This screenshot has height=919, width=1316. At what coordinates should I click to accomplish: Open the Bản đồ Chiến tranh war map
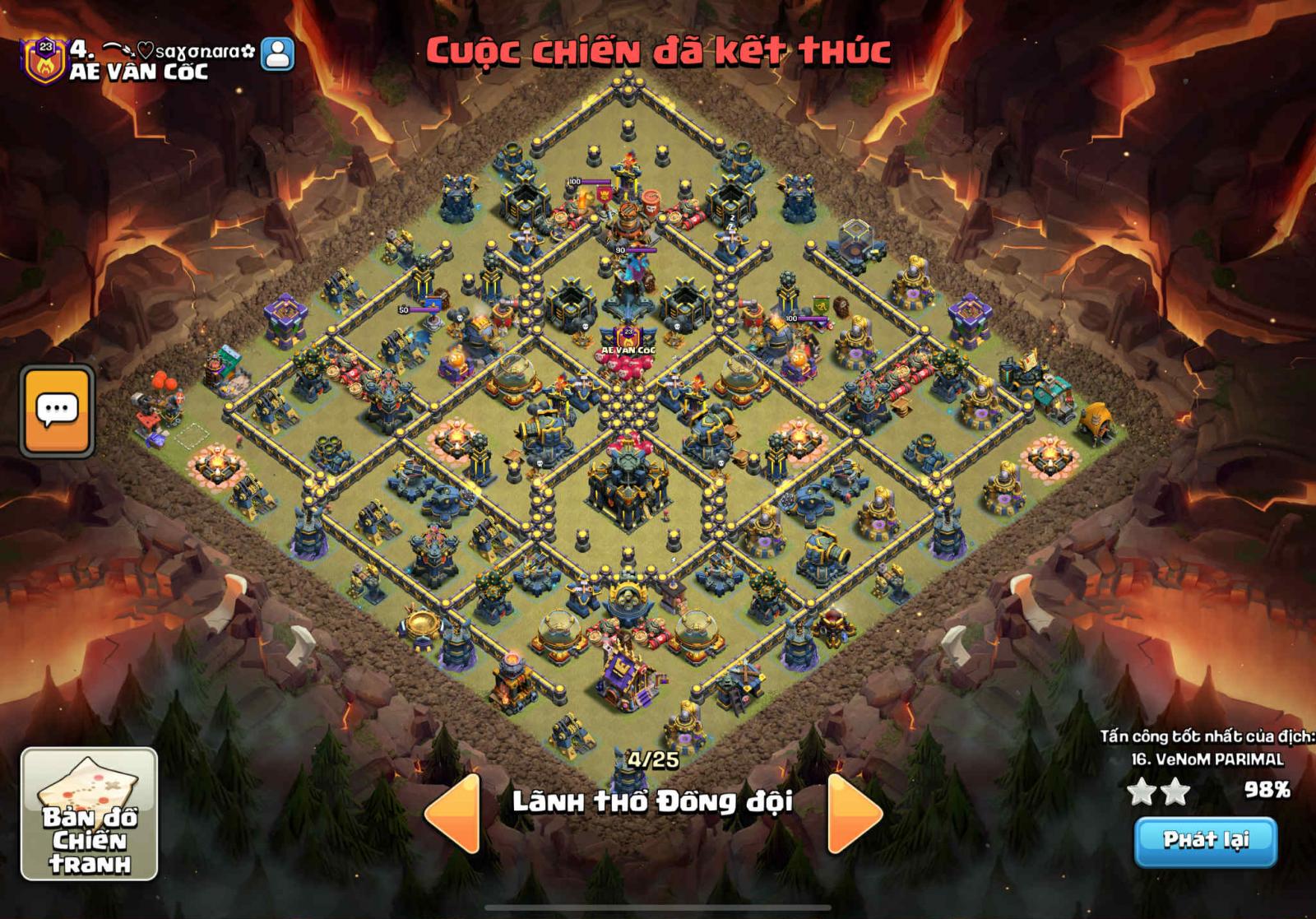click(x=89, y=813)
